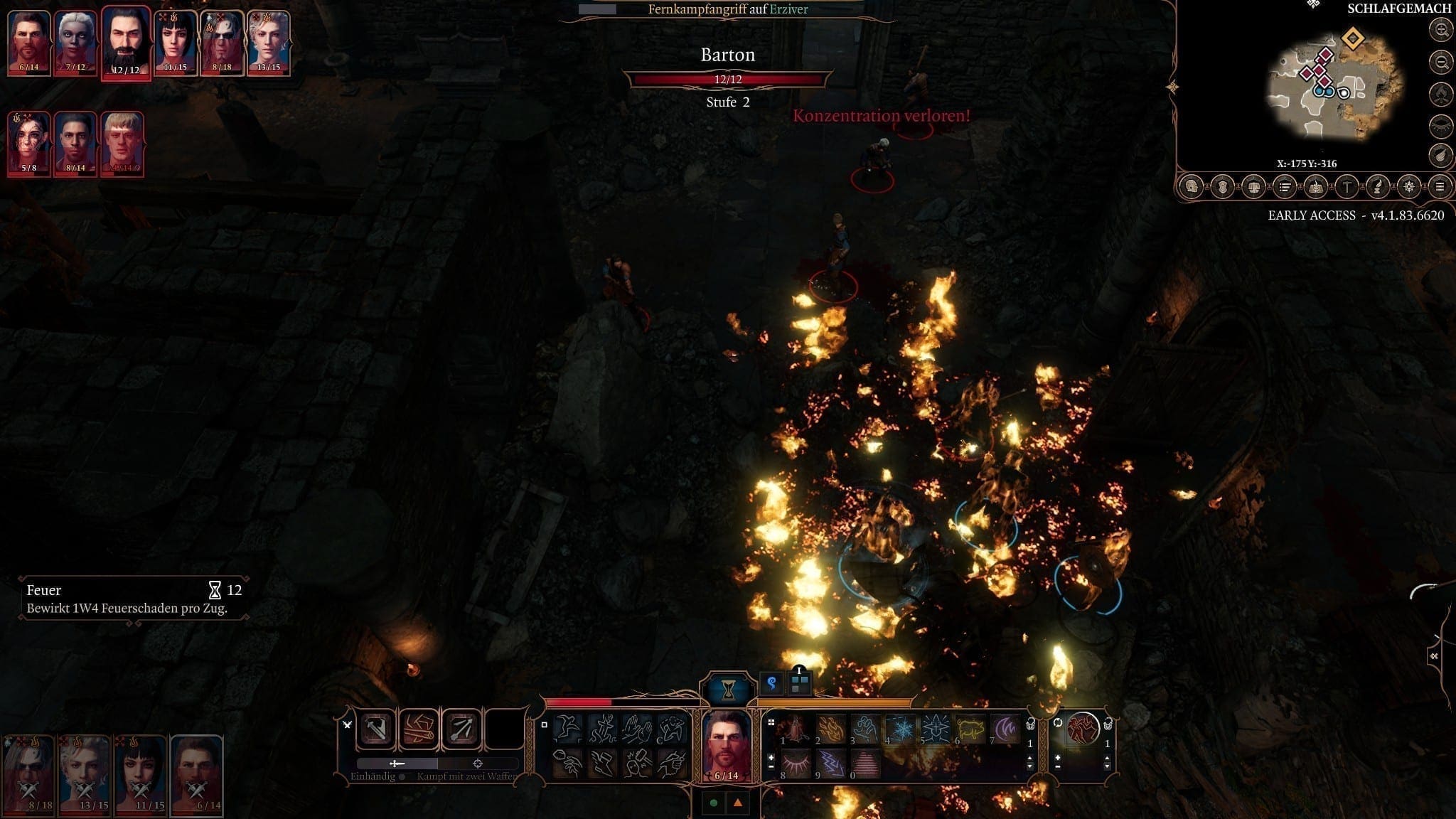
Task: Zoom out on the minimap
Action: point(1441,63)
